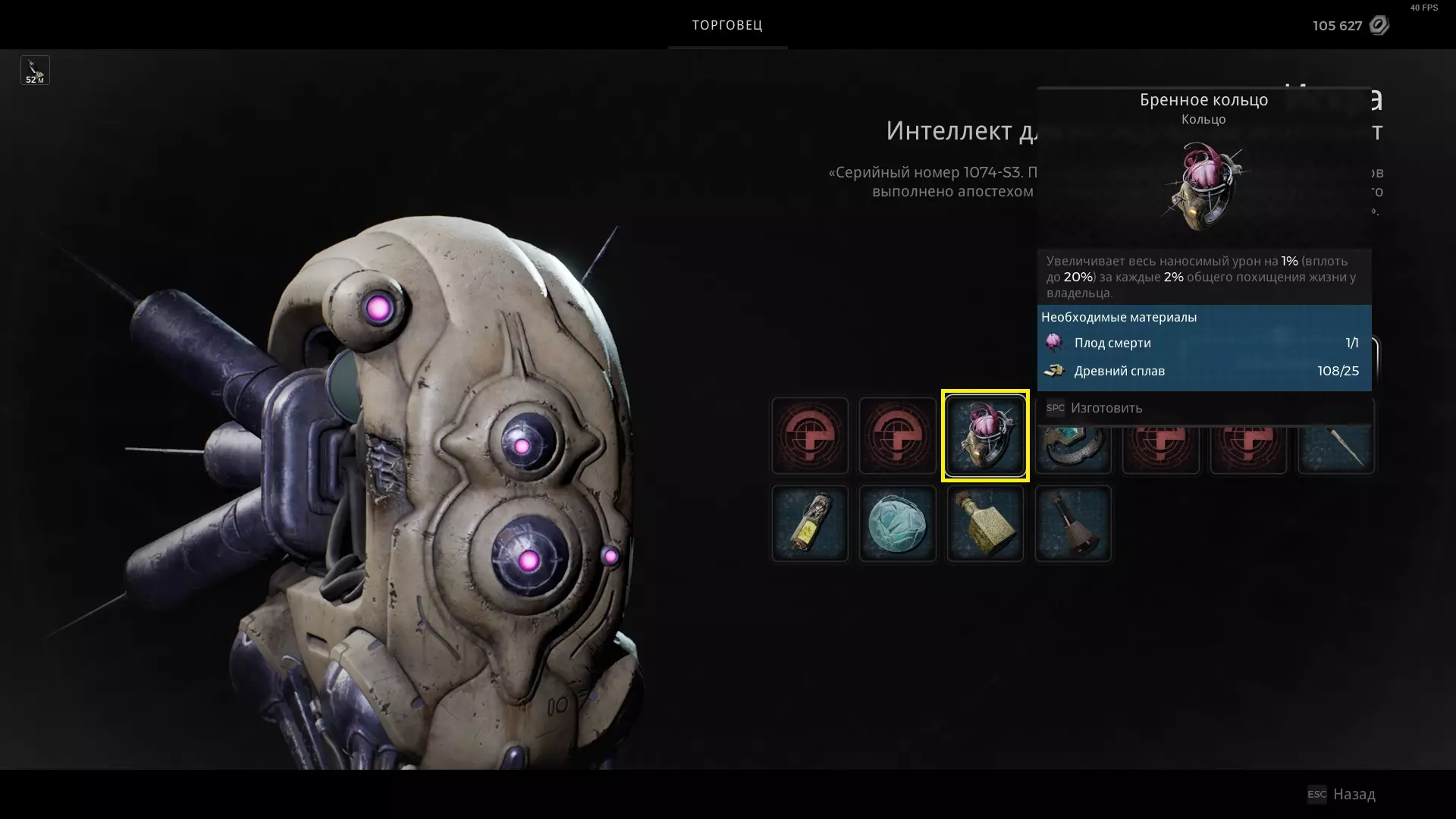Select the golden square bottle slot
The width and height of the screenshot is (1456, 819).
pos(985,524)
